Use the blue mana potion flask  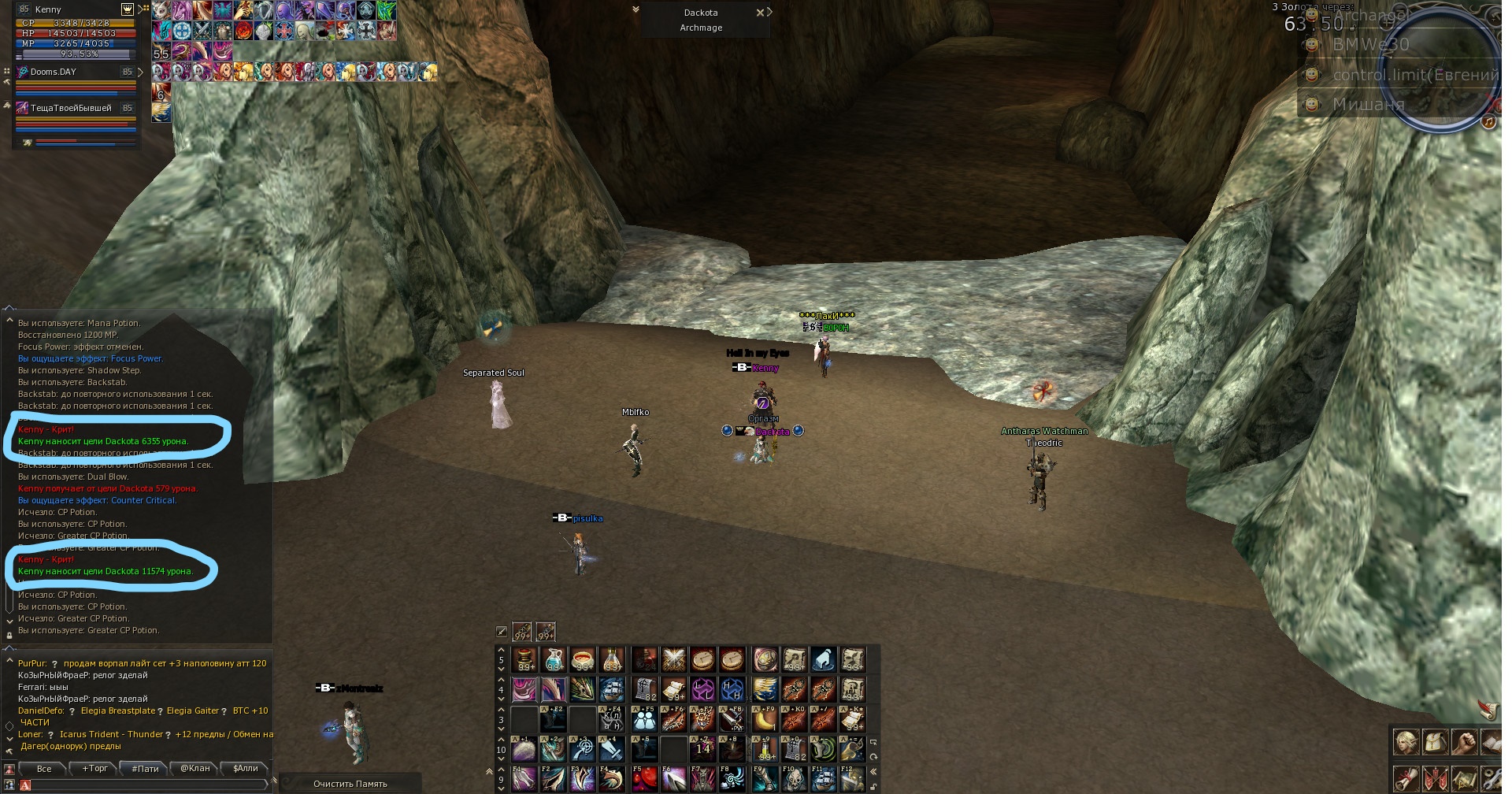click(x=554, y=659)
